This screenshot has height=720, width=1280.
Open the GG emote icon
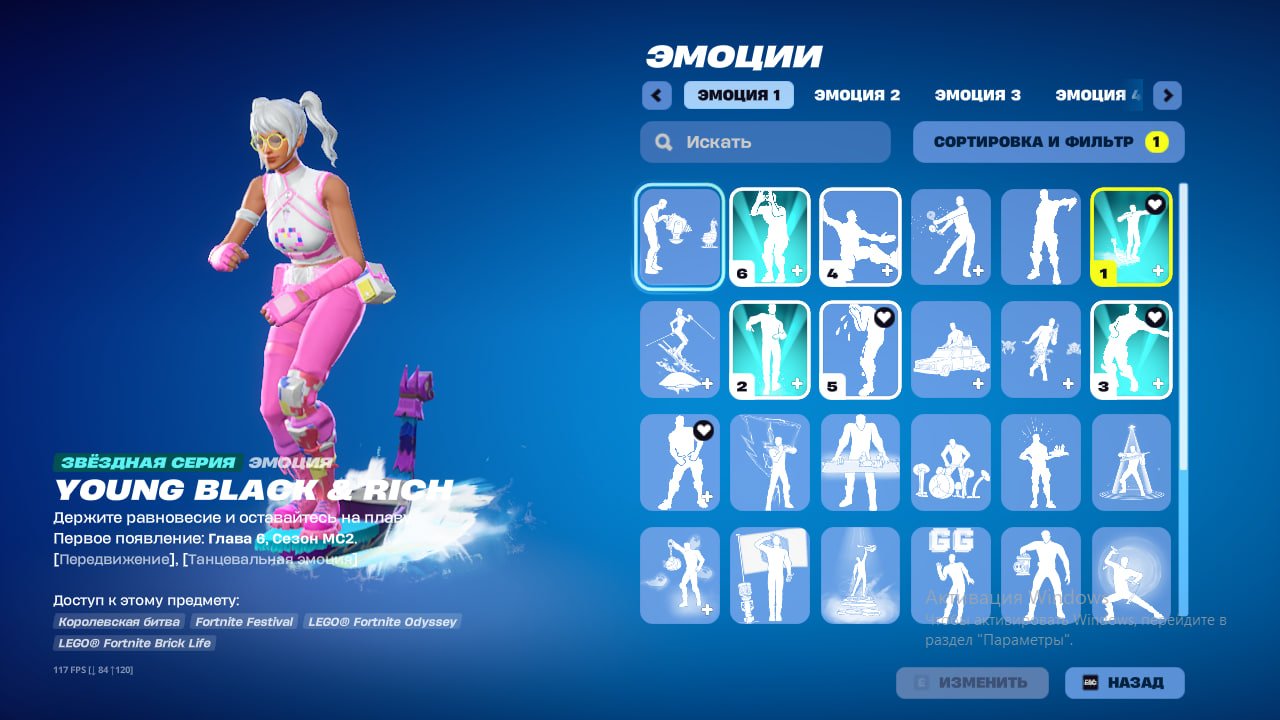(x=949, y=575)
